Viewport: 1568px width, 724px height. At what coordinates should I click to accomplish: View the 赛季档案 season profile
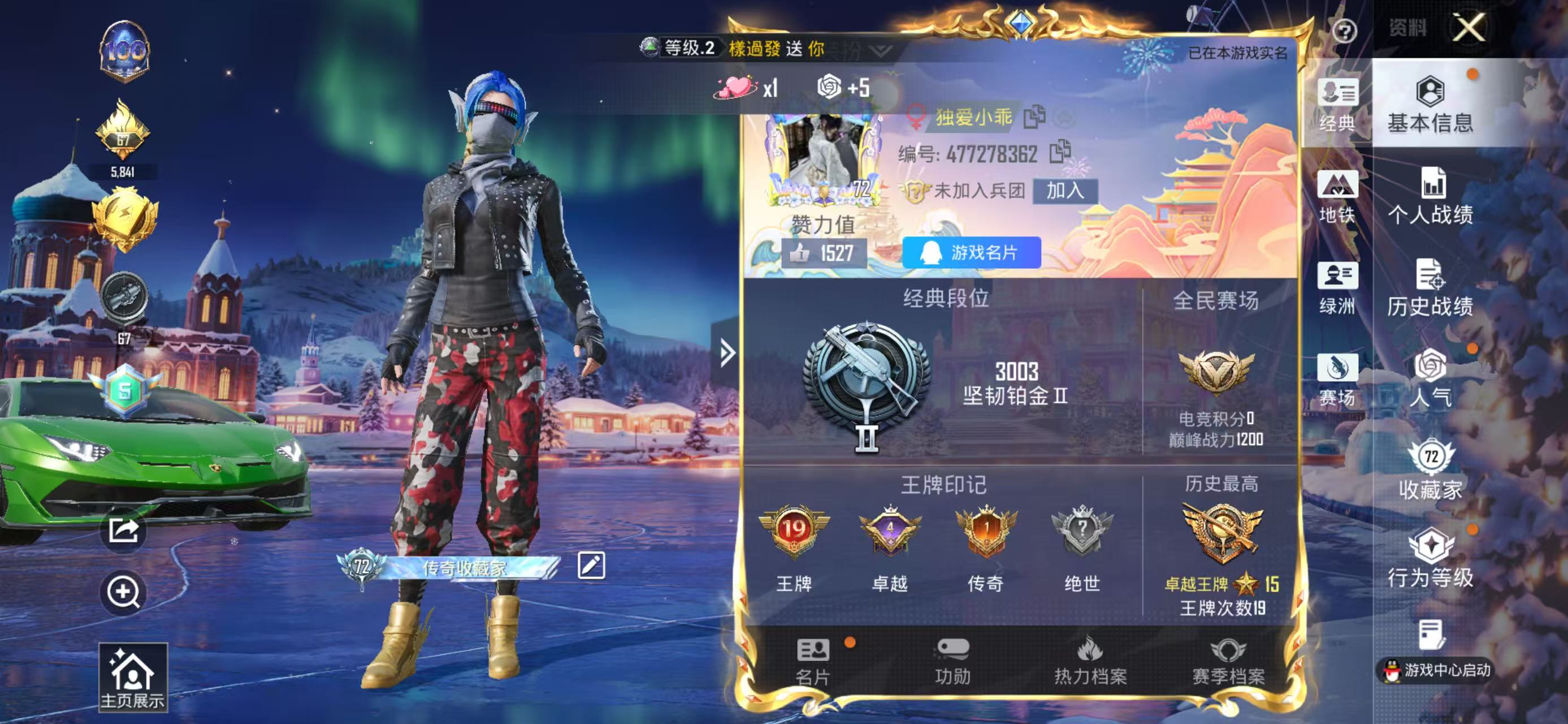pos(1228,661)
